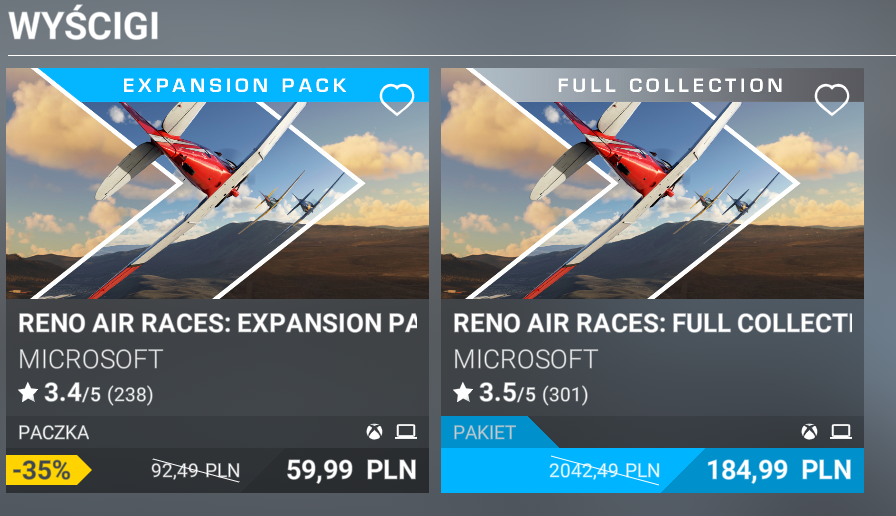Open the Reno Air Races Full Collection card
This screenshot has width=896, height=516.
652,200
